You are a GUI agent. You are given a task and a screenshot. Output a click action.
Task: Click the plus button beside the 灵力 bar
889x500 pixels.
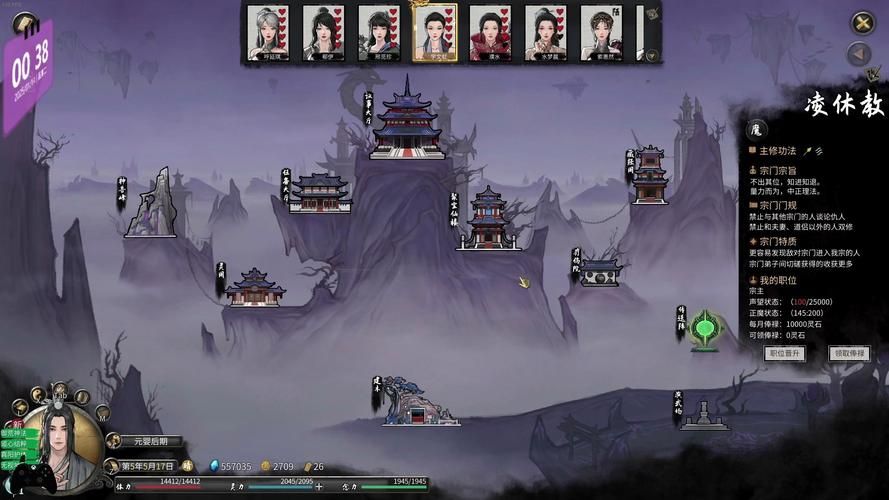coord(319,487)
